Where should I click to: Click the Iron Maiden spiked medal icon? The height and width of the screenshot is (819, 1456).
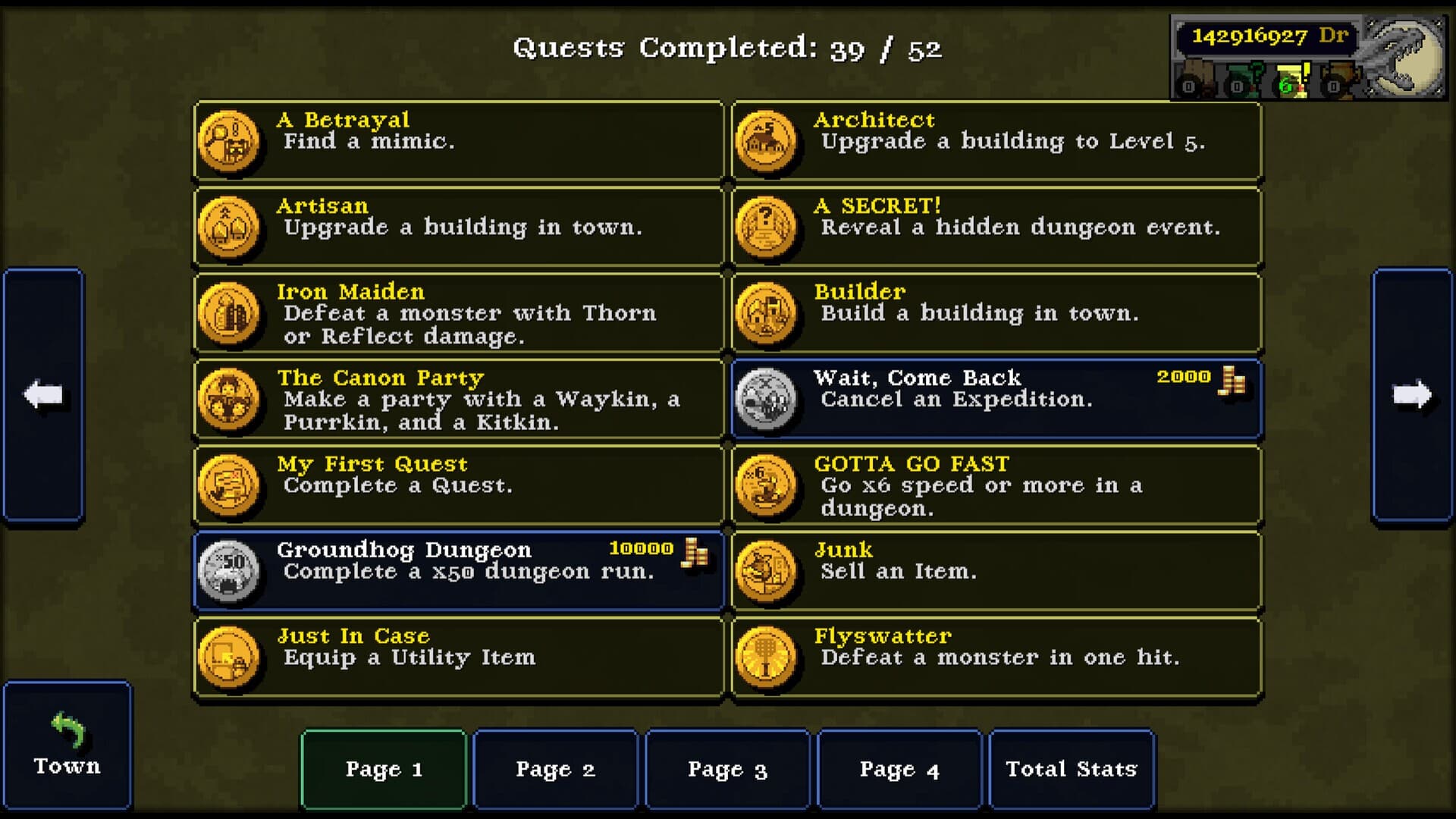point(230,313)
